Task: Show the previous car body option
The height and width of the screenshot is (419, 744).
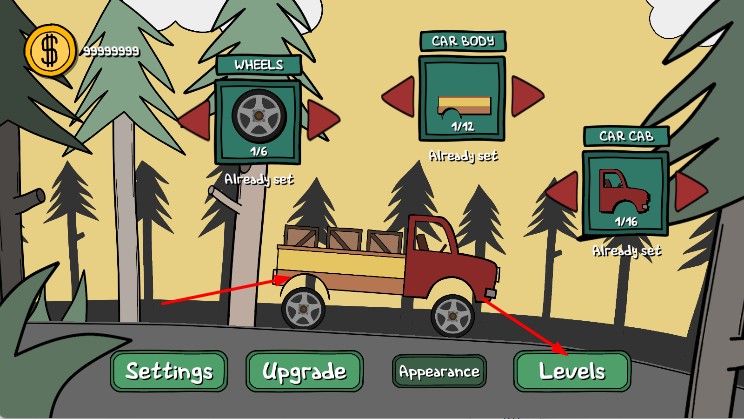Action: click(x=398, y=97)
